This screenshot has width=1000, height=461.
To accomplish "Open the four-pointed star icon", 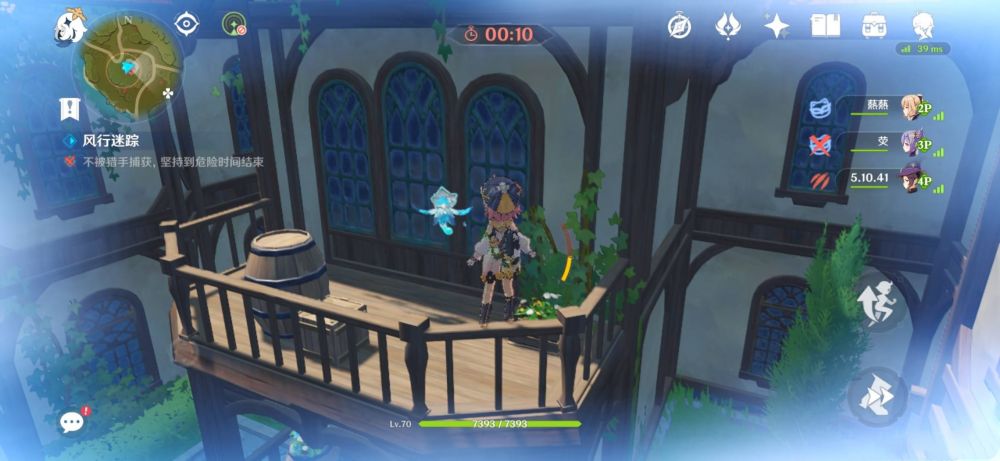I will click(776, 26).
